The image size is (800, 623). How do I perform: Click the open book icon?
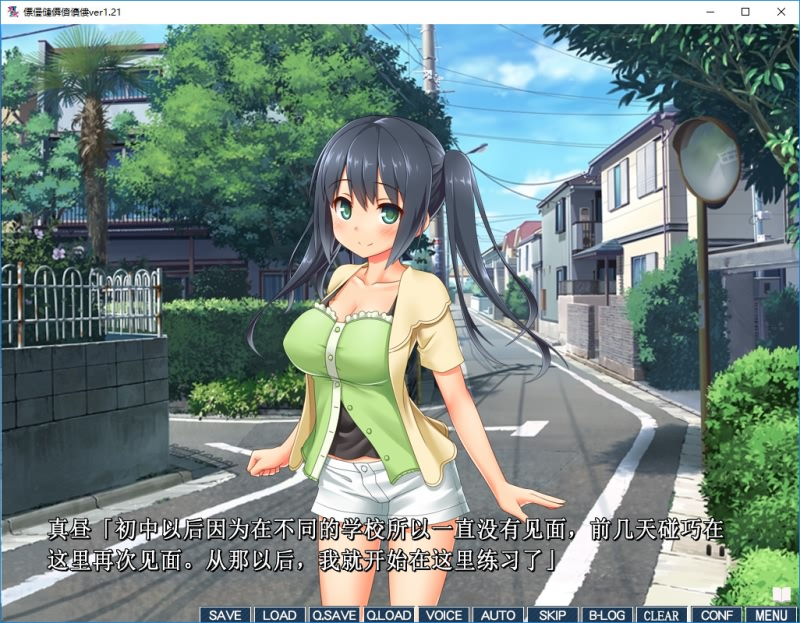781,595
